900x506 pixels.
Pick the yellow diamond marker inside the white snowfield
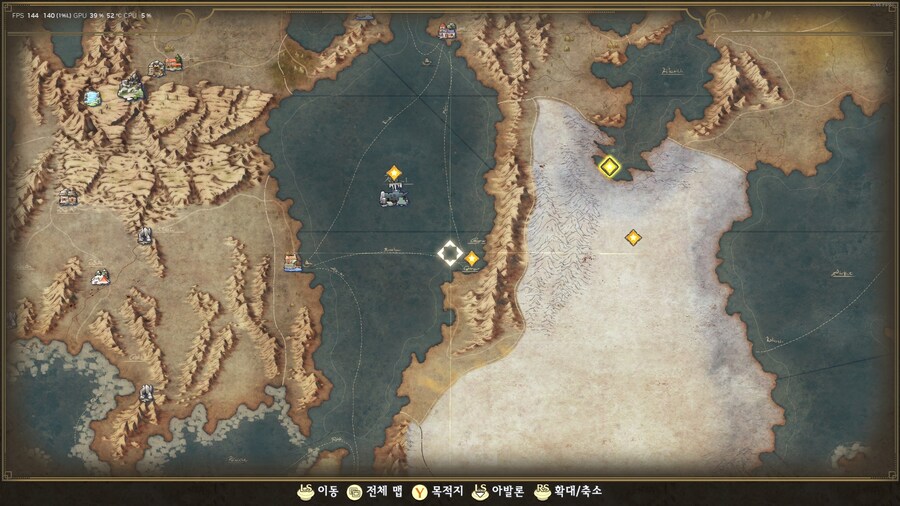pos(633,237)
